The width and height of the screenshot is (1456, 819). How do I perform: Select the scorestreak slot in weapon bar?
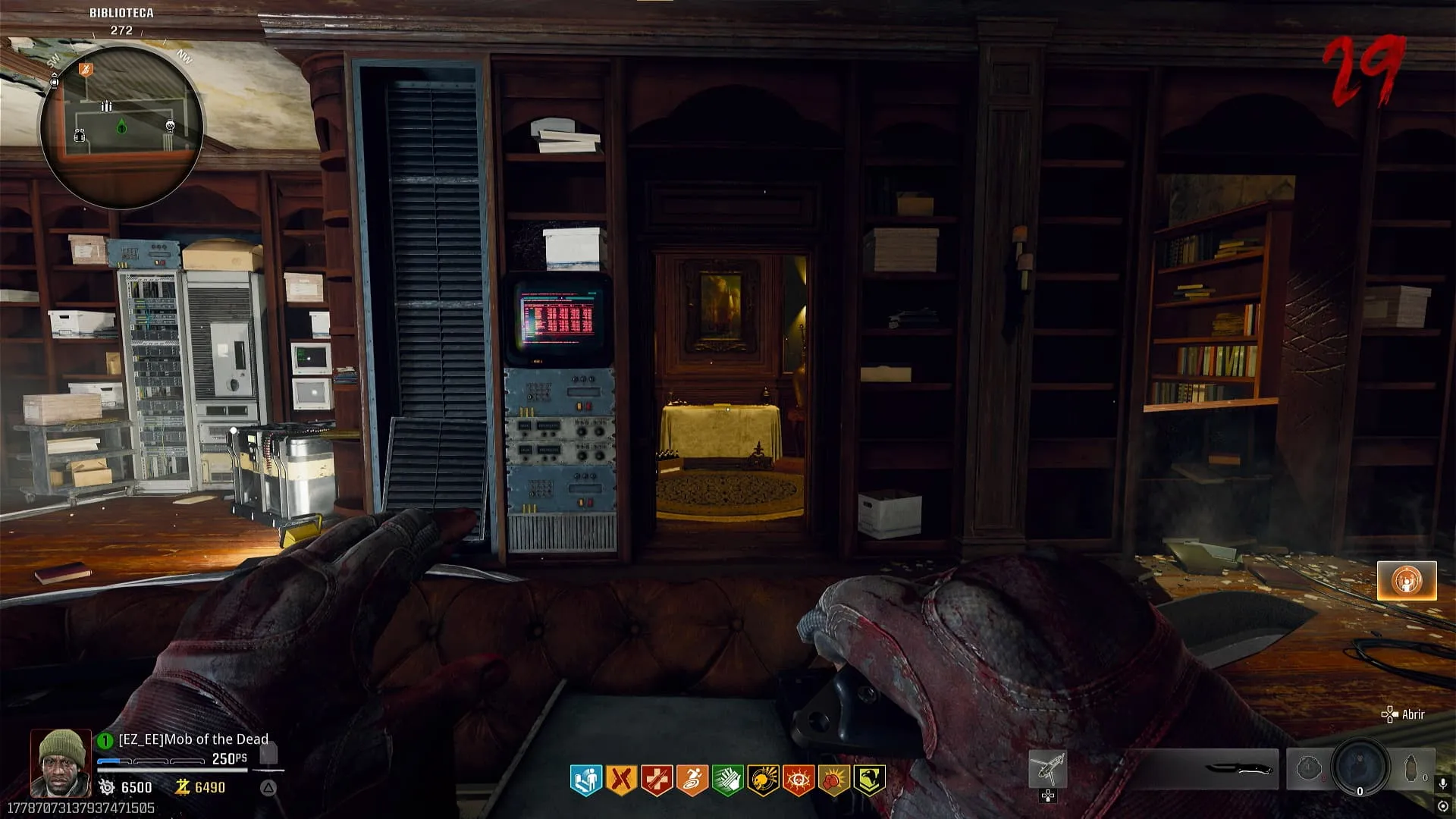pos(1048,770)
